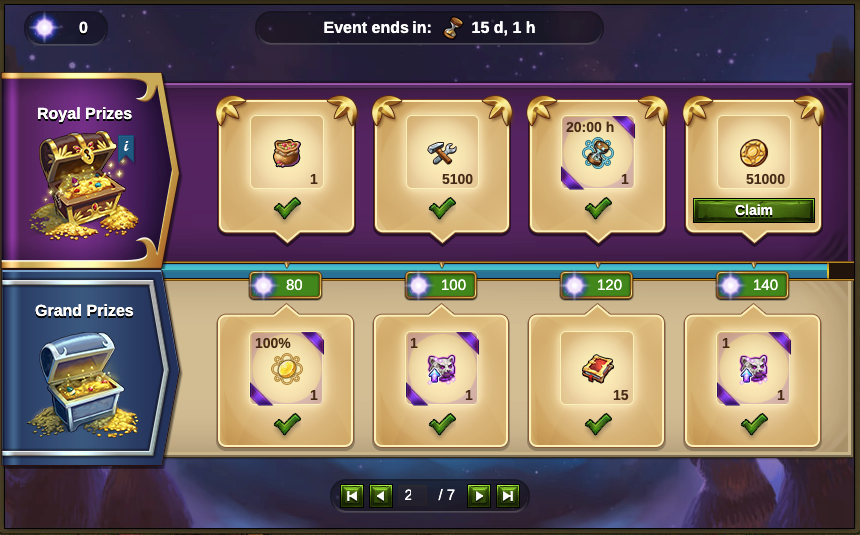View the sack royal prize item

pyautogui.click(x=287, y=153)
